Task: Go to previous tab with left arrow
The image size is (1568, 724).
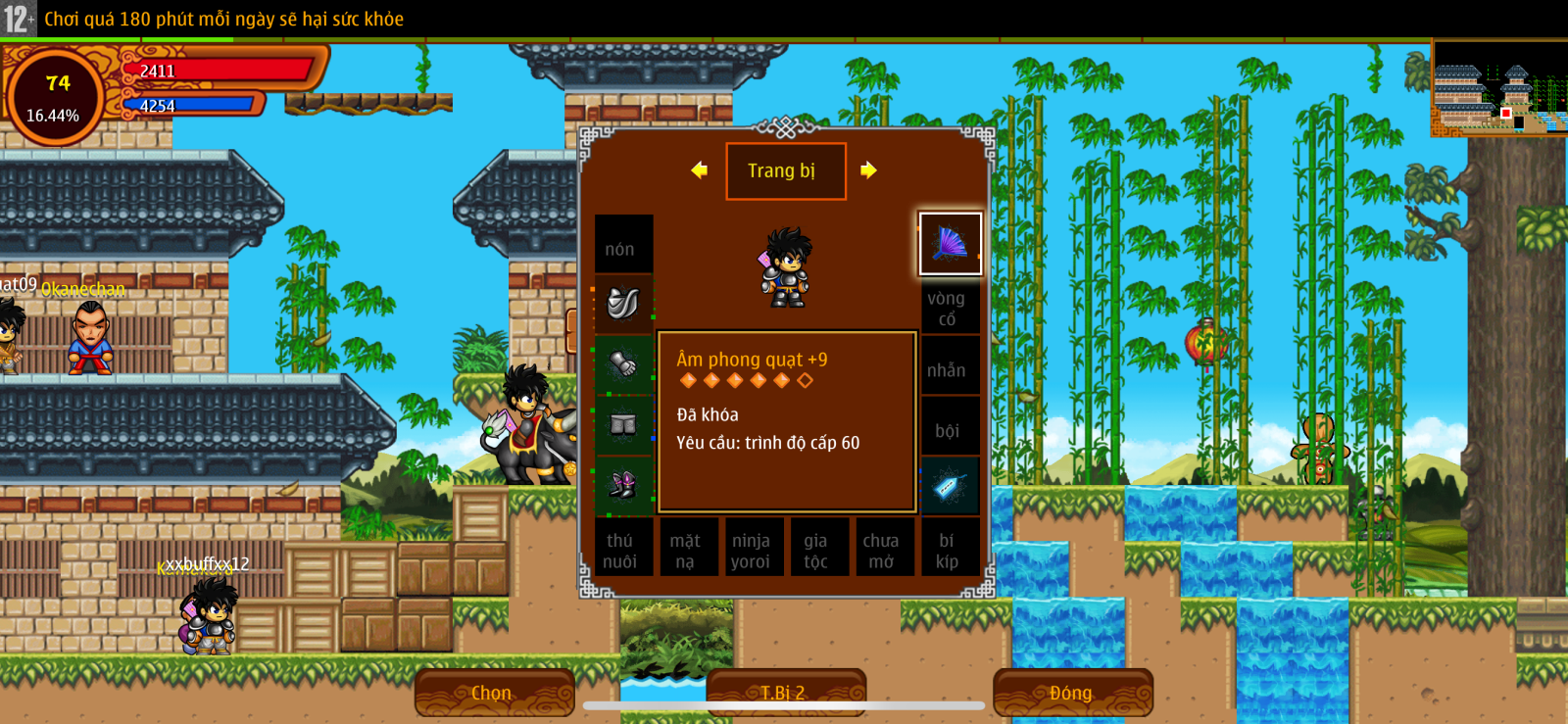Action: 699,170
